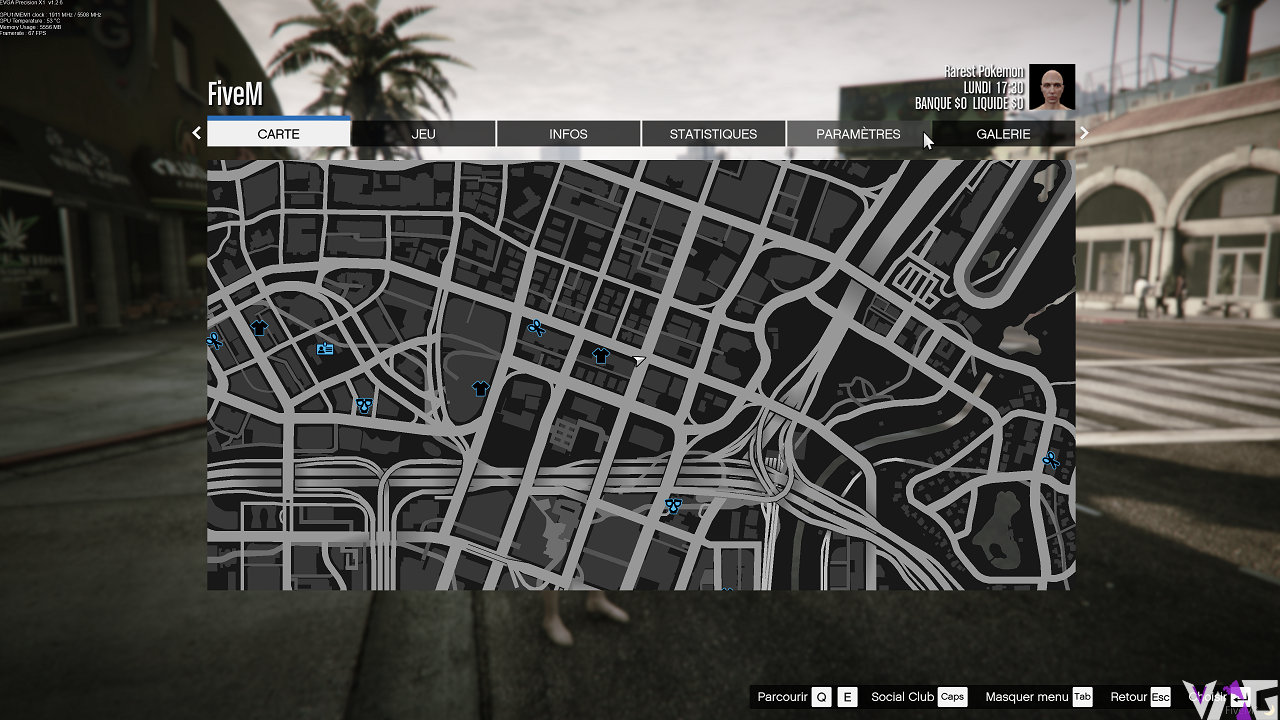Click the left navigation chevron beside CARTE
The height and width of the screenshot is (720, 1280).
coord(196,131)
